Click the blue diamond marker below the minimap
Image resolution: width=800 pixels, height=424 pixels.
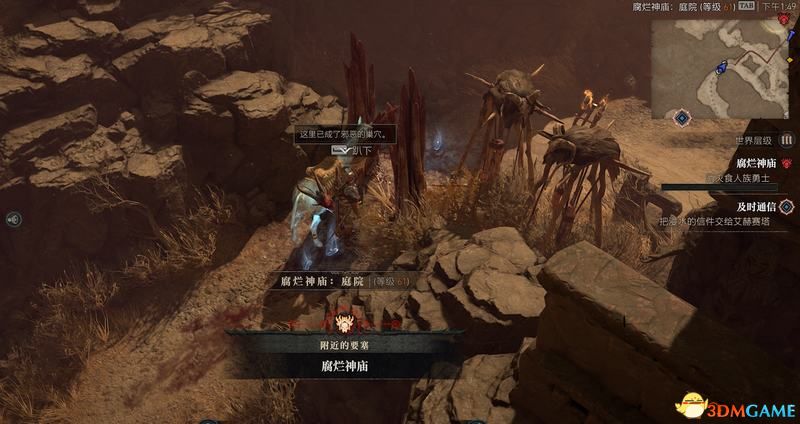681,118
